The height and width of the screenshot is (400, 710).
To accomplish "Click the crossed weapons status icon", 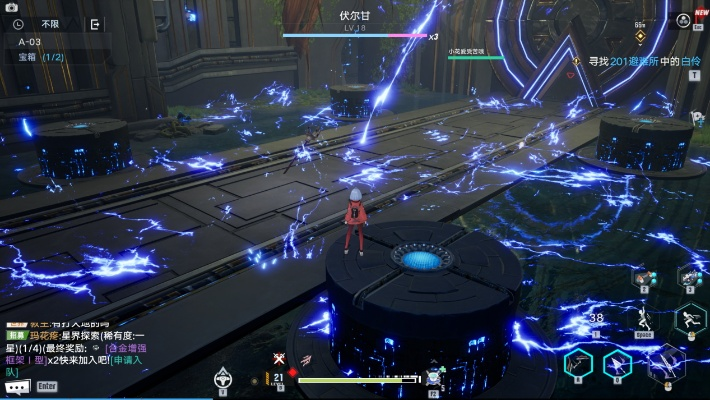I will pos(279,358).
